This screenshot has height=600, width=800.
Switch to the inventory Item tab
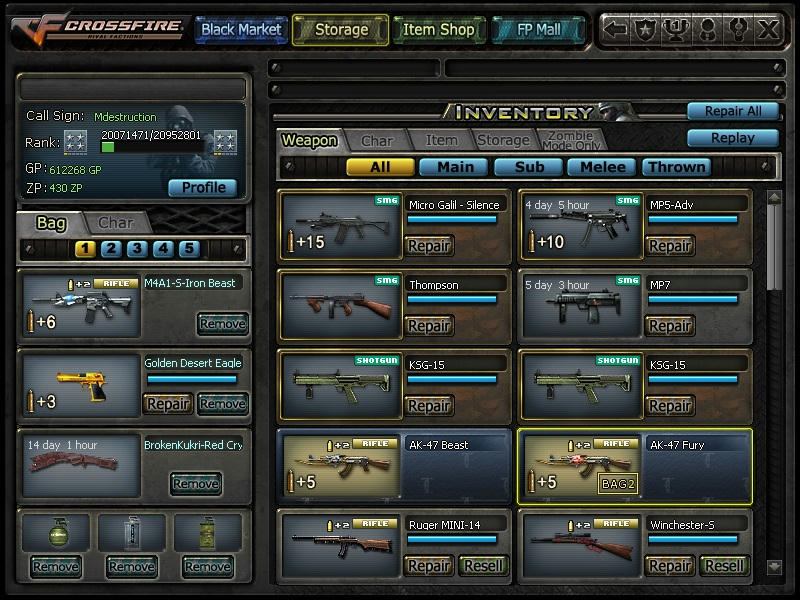tap(441, 141)
